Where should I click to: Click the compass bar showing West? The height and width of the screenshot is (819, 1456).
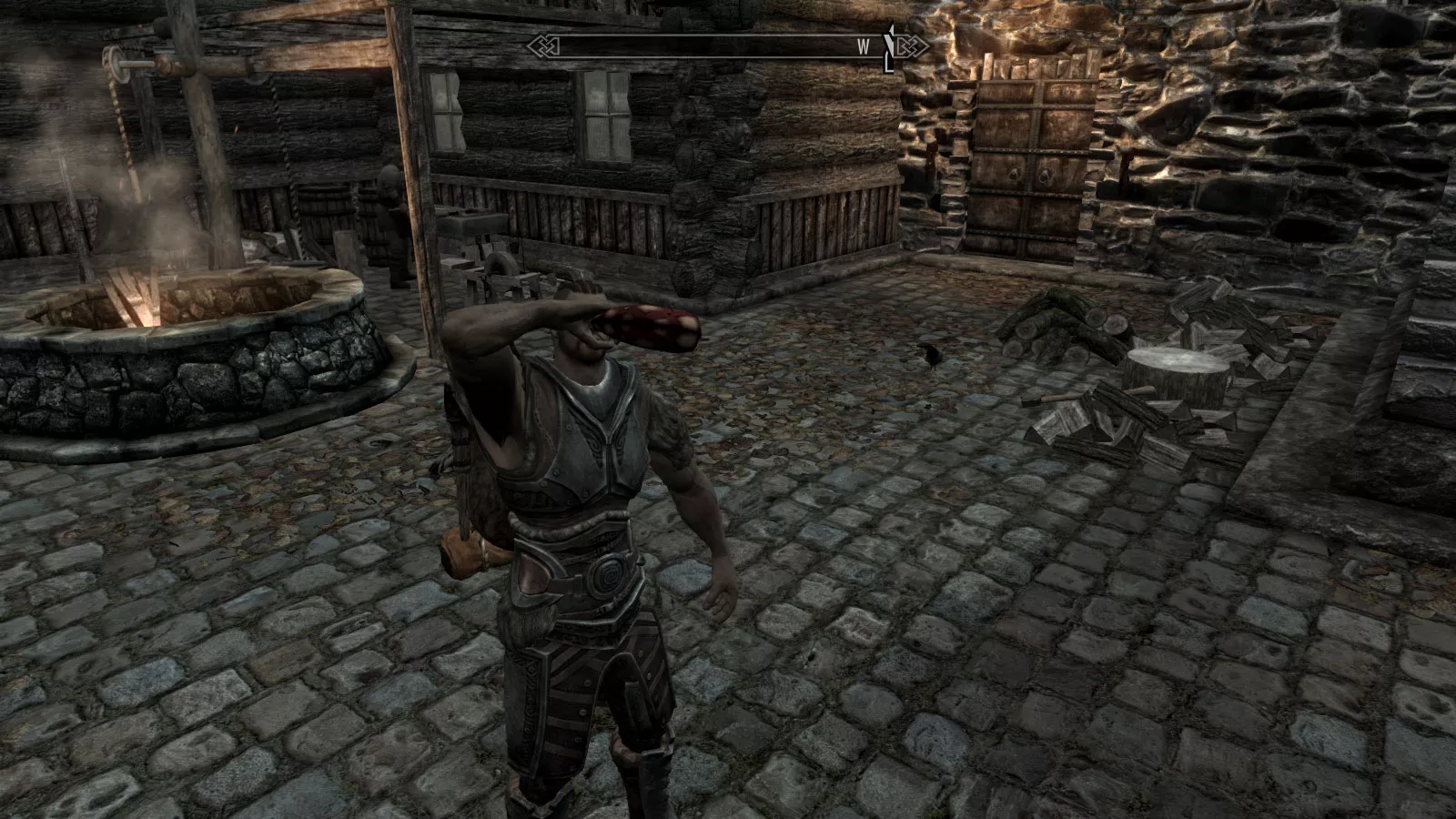pos(726,47)
